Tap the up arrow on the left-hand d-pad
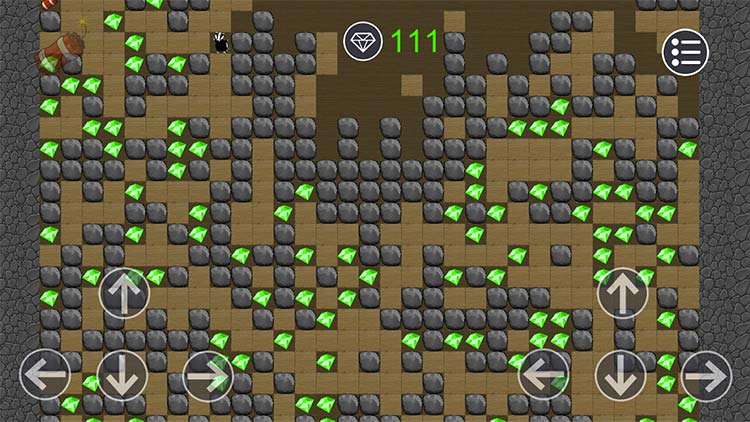 pyautogui.click(x=124, y=293)
